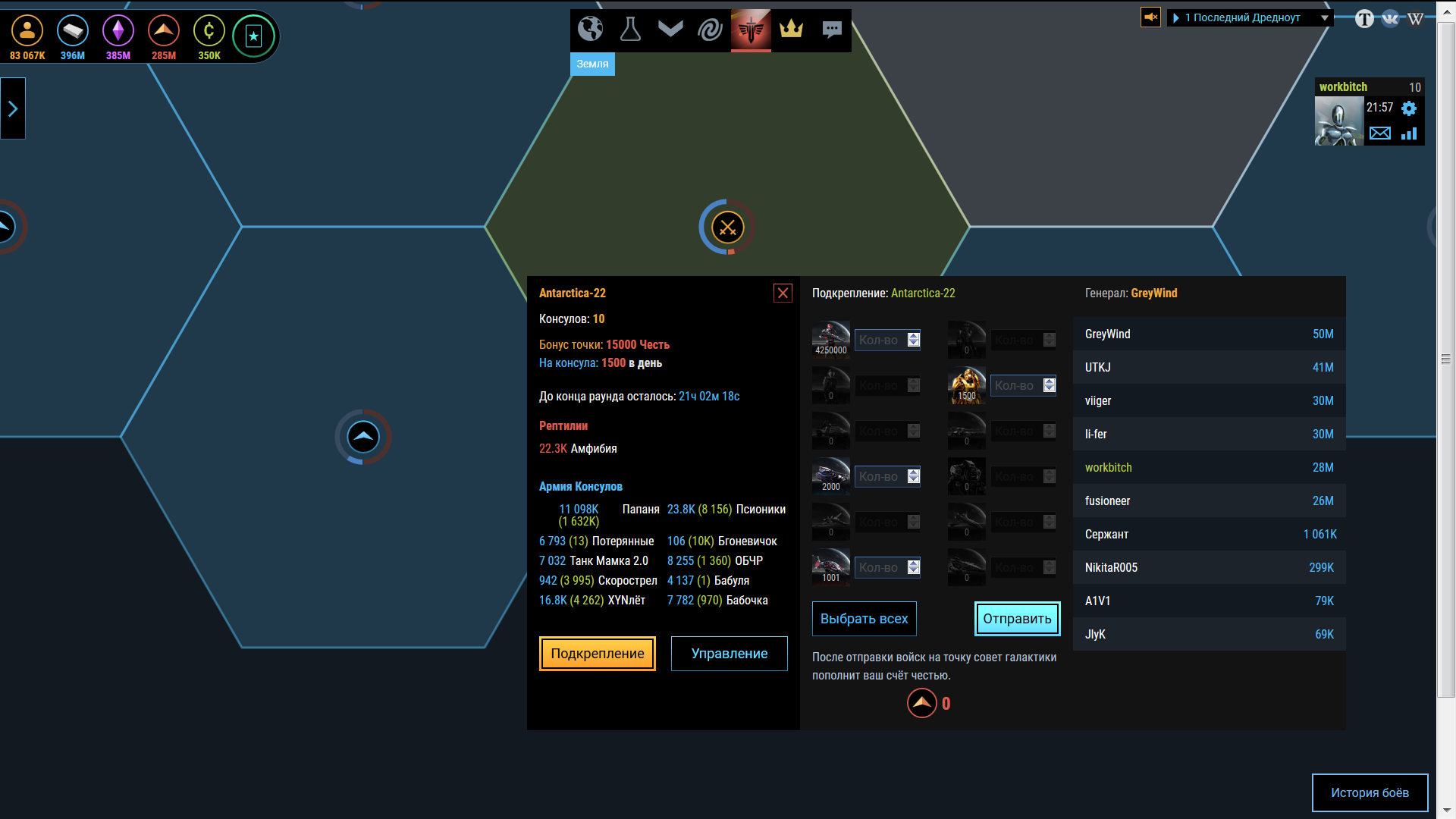Click the crossed swords battle marker
This screenshot has height=819, width=1456.
[727, 227]
